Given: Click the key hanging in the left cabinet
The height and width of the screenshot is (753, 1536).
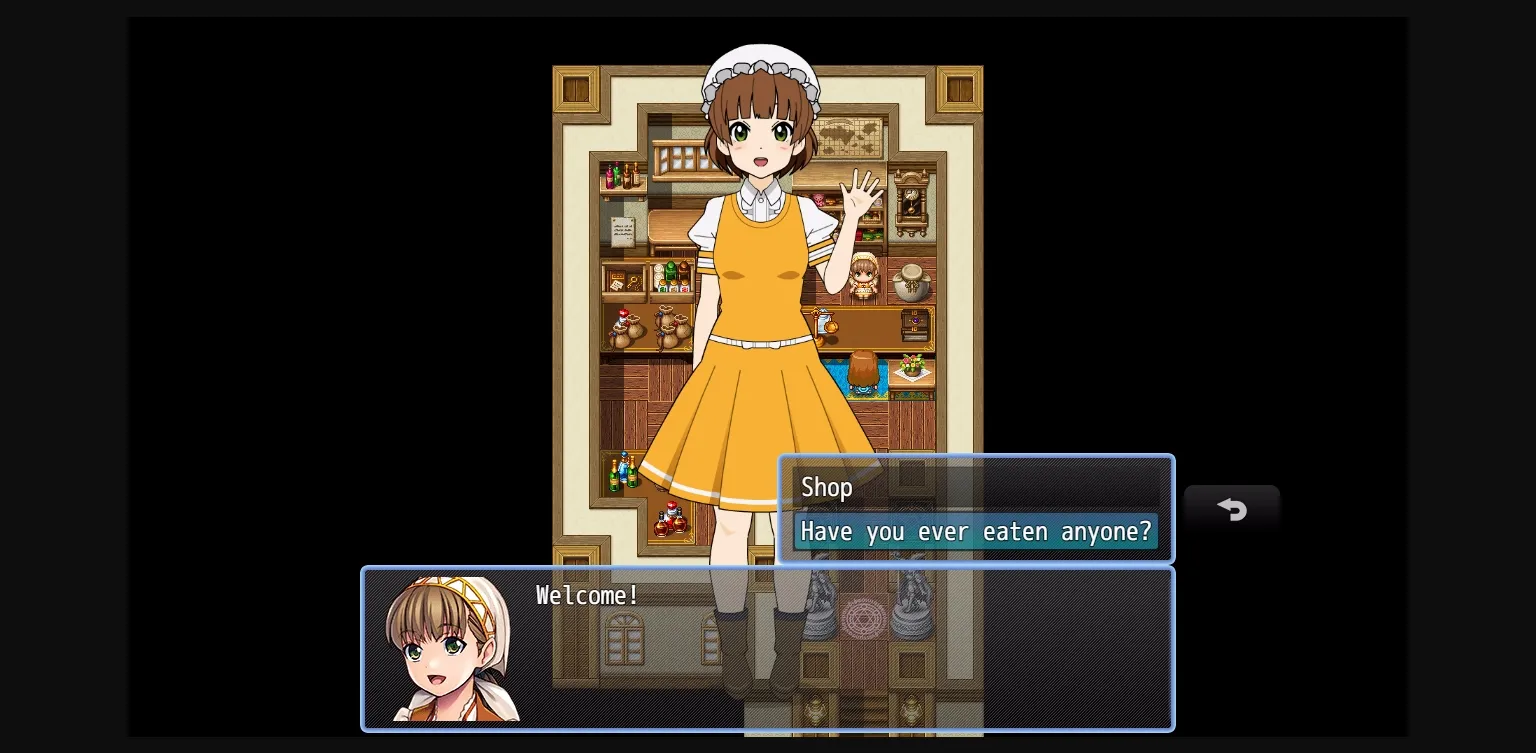Looking at the screenshot, I should [x=632, y=280].
